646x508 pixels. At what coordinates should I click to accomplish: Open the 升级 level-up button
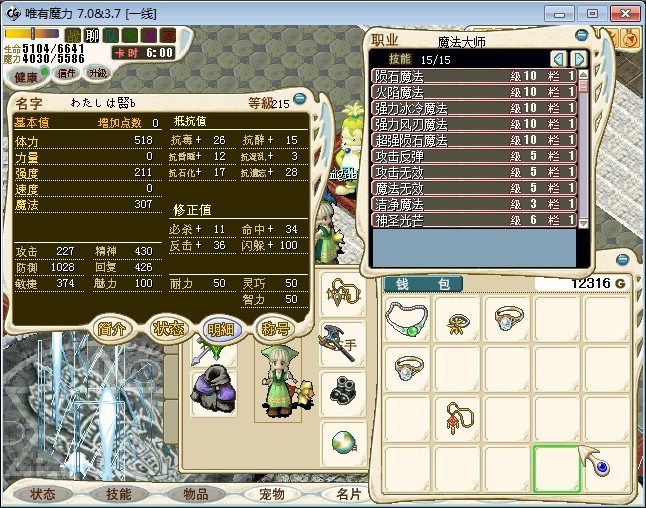(97, 73)
